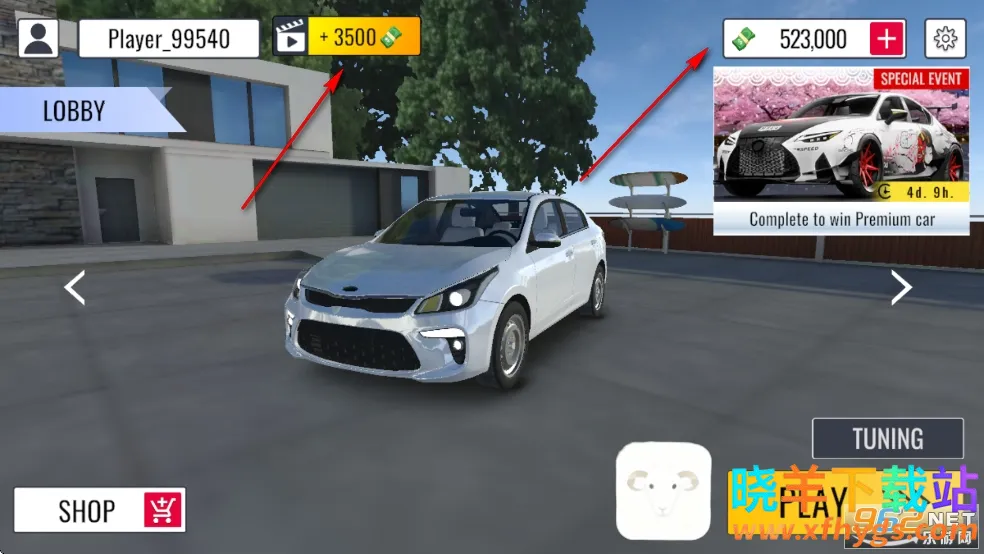Open the Shop
984x554 pixels.
99,510
